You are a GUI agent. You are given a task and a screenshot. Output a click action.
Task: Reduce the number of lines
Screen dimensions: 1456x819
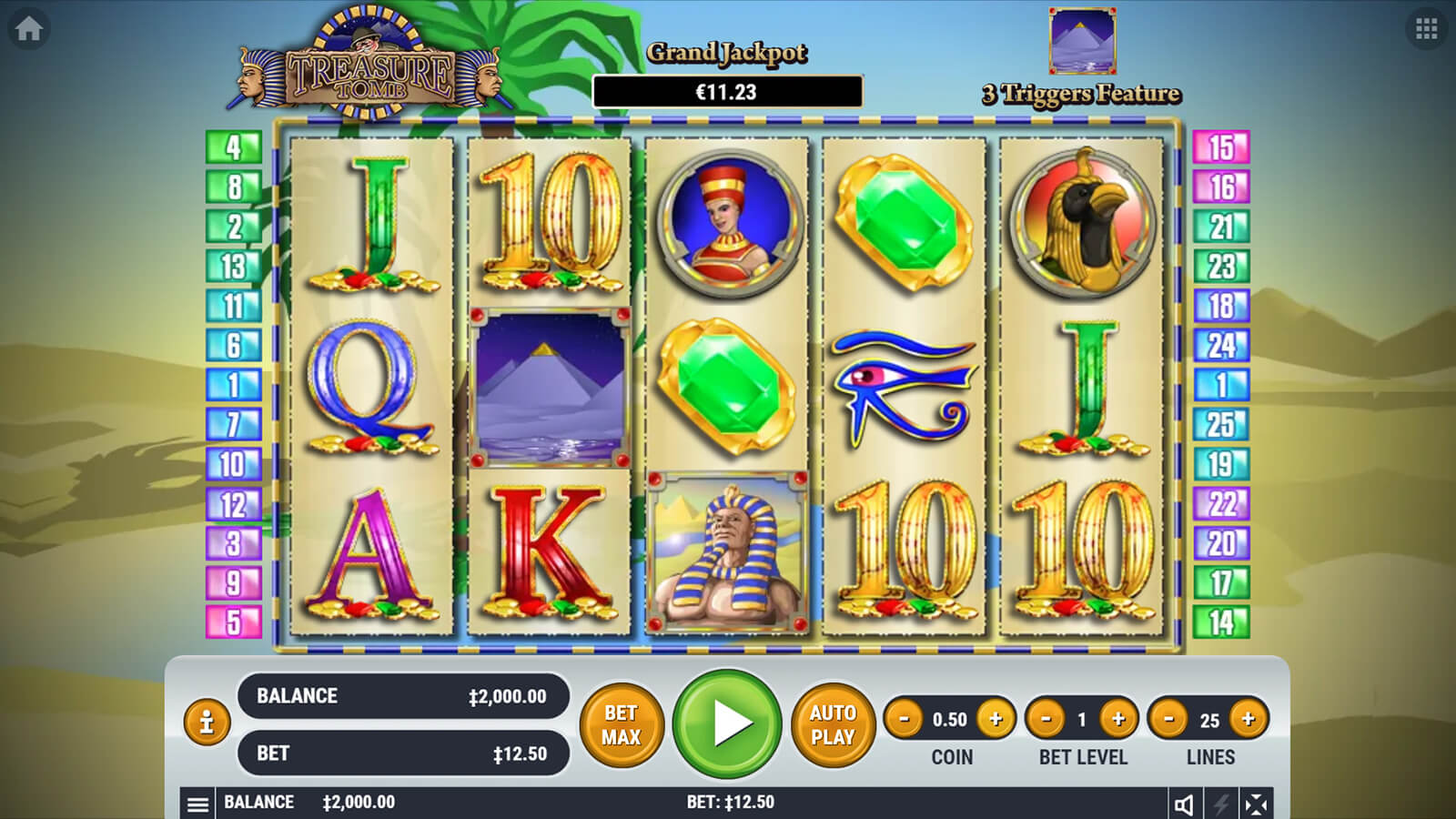[1168, 719]
